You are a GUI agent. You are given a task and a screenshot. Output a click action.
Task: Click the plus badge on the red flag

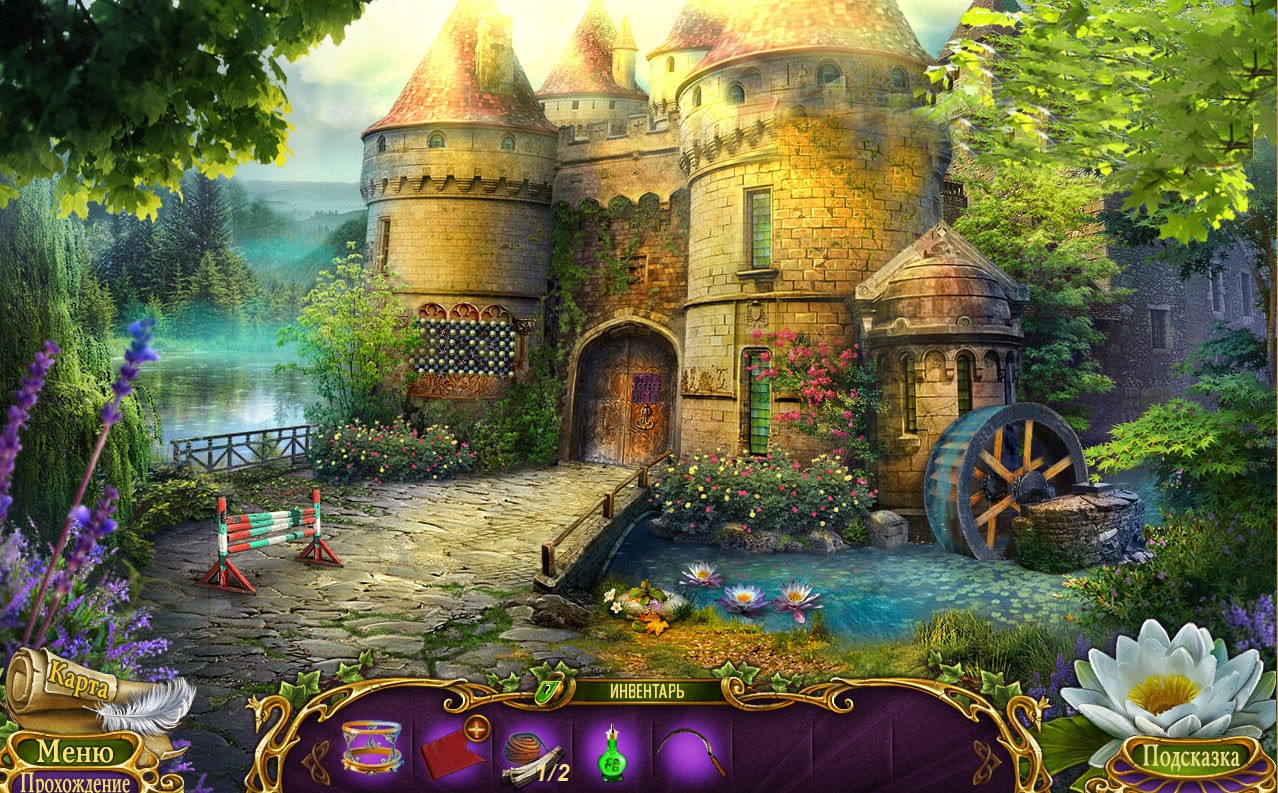pyautogui.click(x=477, y=729)
